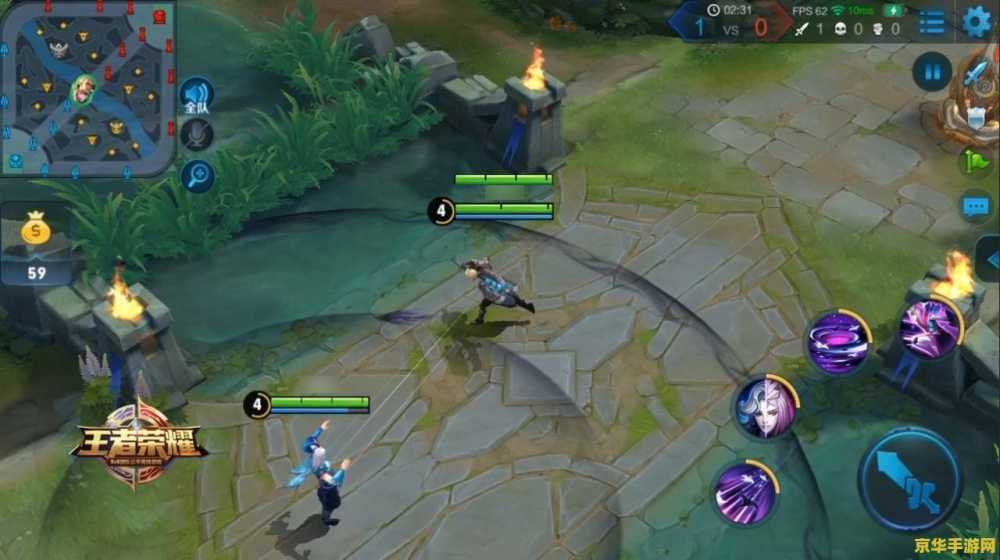Screen dimensions: 1000x560
Task: Open the scoreboard list icon
Action: coord(932,22)
